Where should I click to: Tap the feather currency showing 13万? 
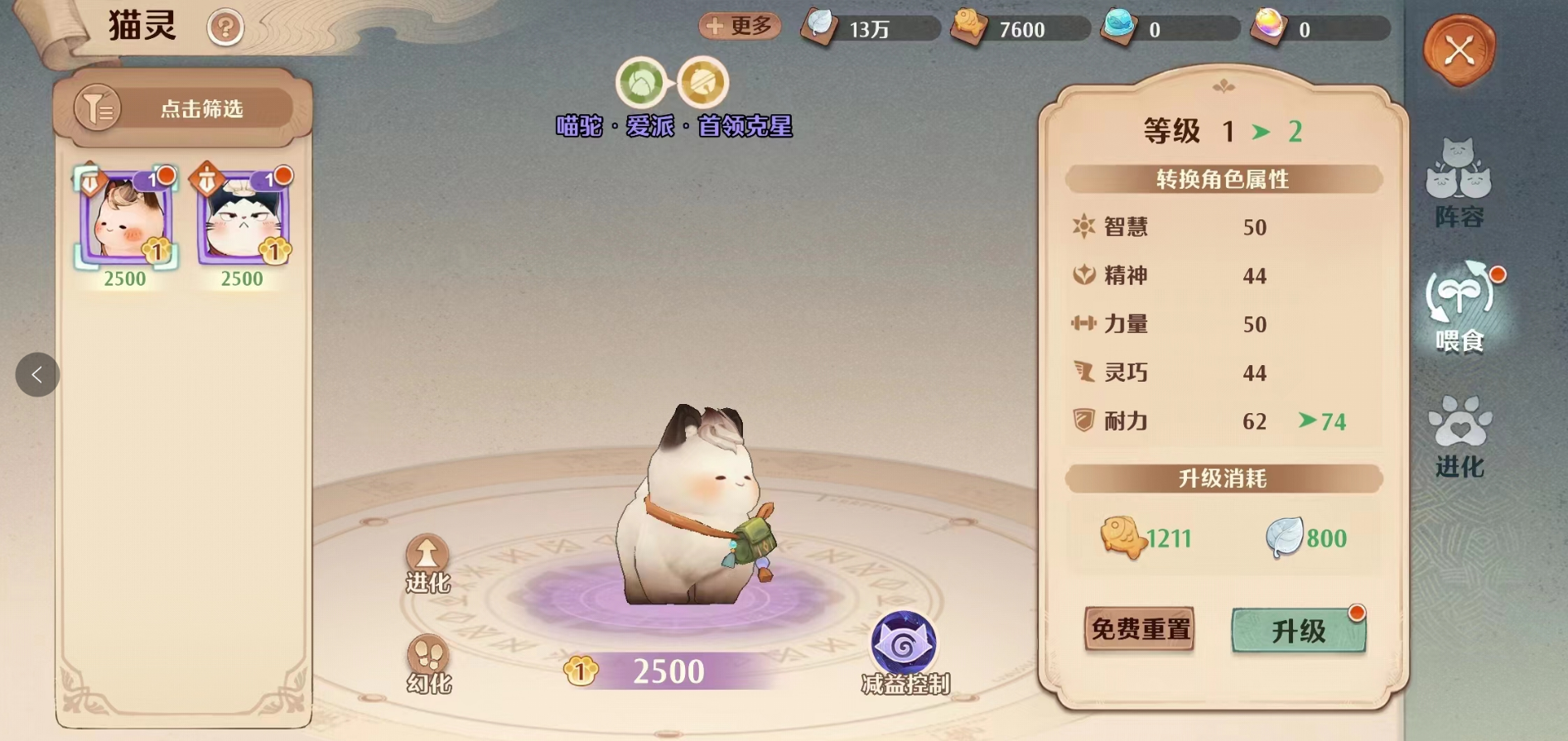click(x=869, y=29)
